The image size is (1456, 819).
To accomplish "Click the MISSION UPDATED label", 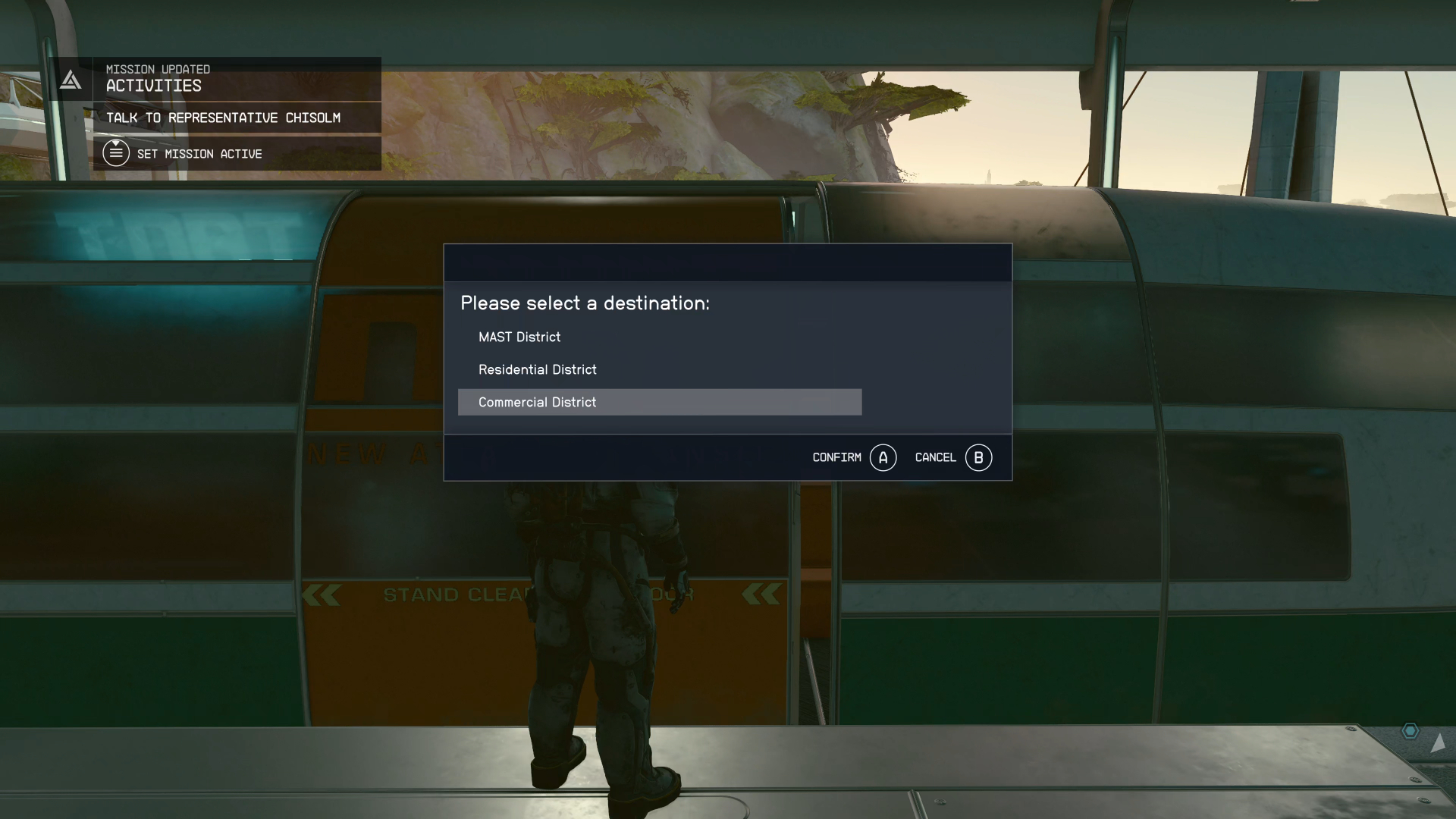I will (x=157, y=68).
